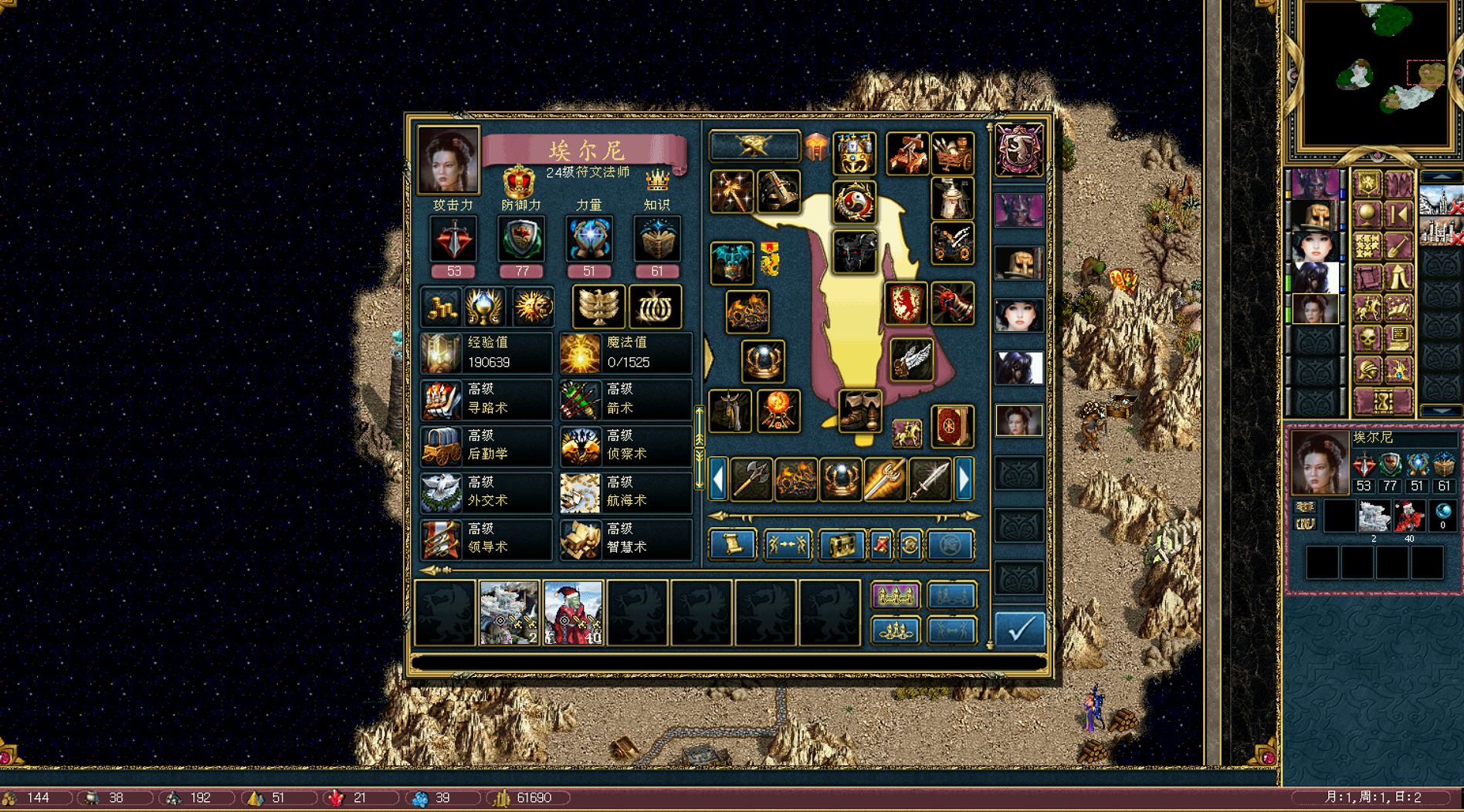Click the 高级侦察术 skill
The width and height of the screenshot is (1464, 812).
coord(625,445)
